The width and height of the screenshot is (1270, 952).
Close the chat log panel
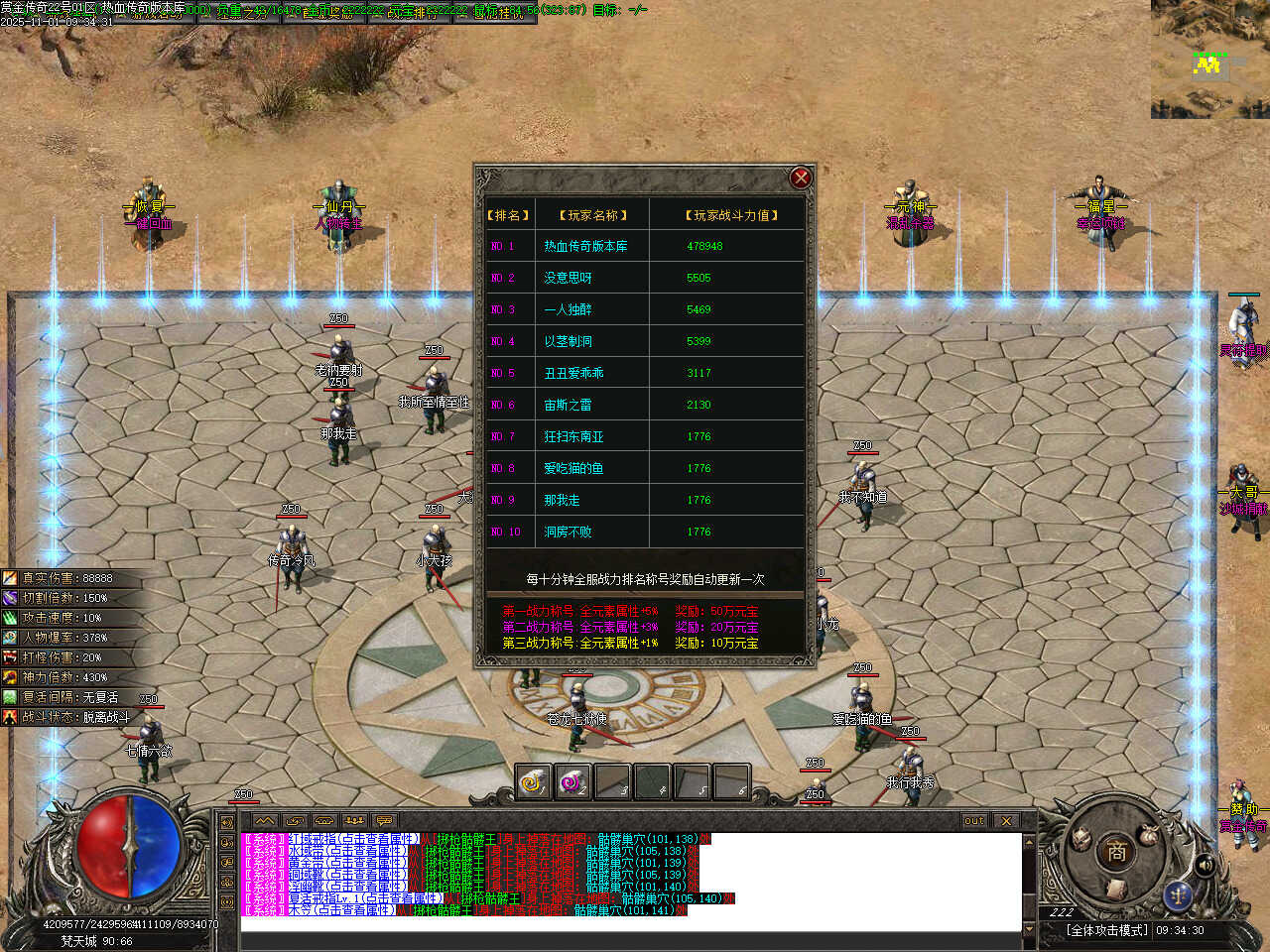tap(1006, 821)
